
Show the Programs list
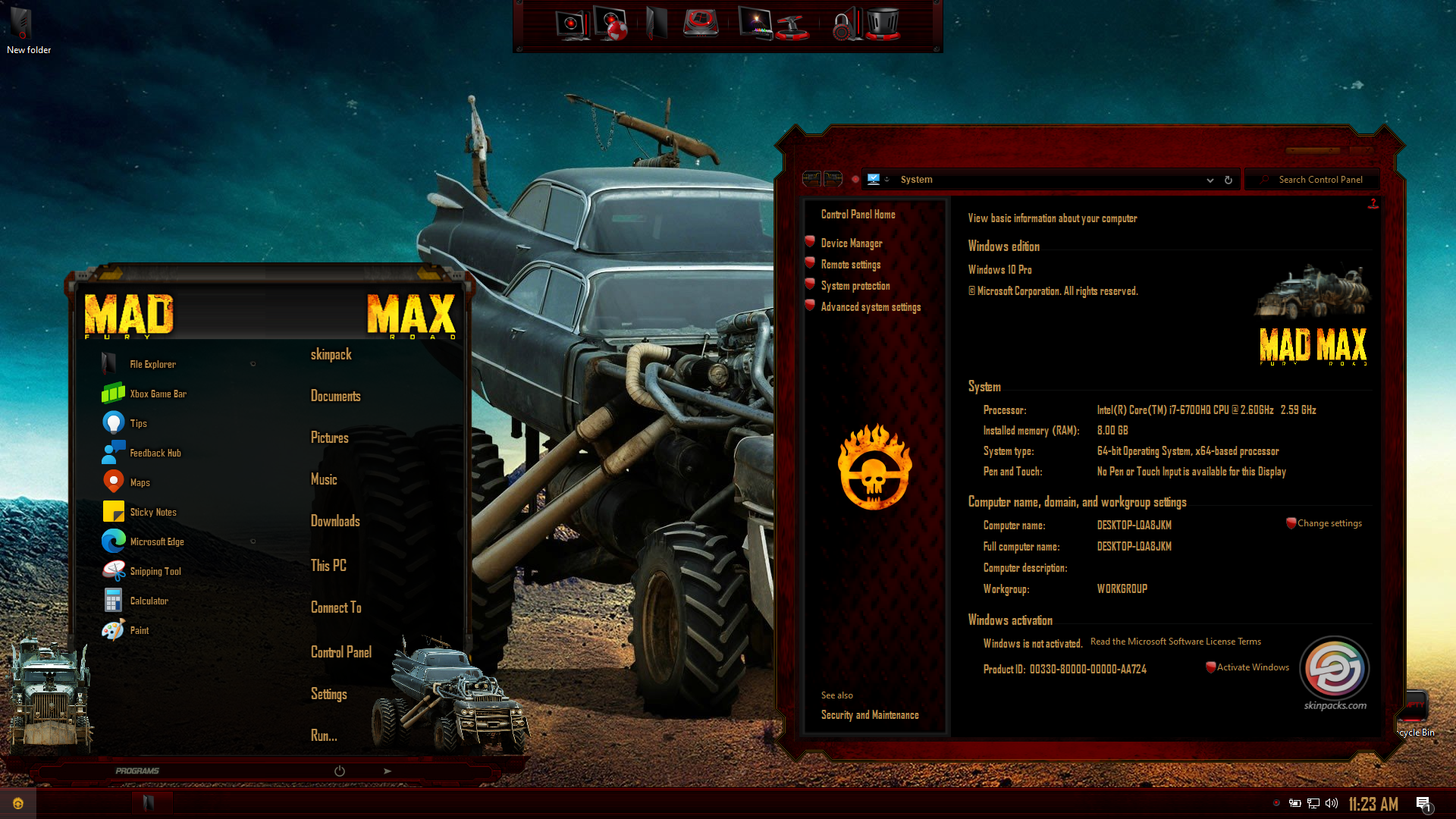click(x=137, y=771)
